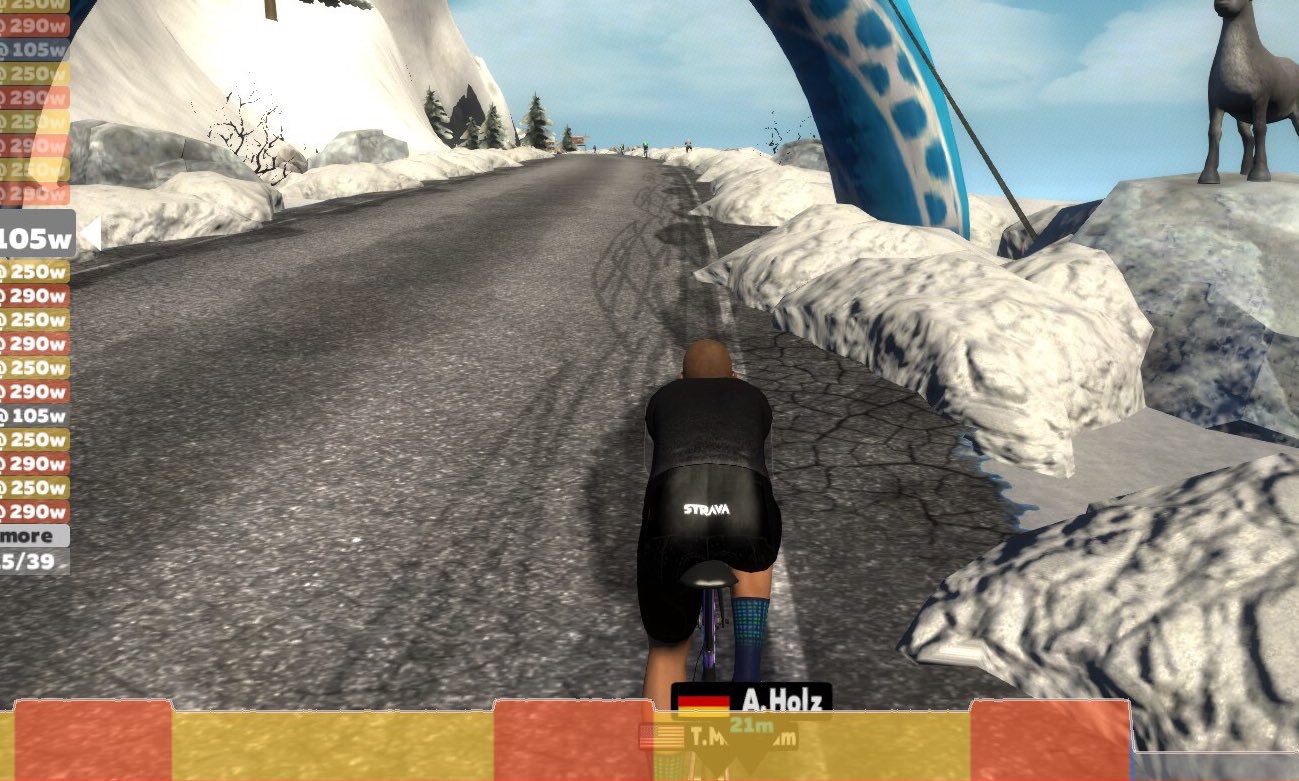
Task: Click your avatar riding the bike
Action: (x=710, y=480)
